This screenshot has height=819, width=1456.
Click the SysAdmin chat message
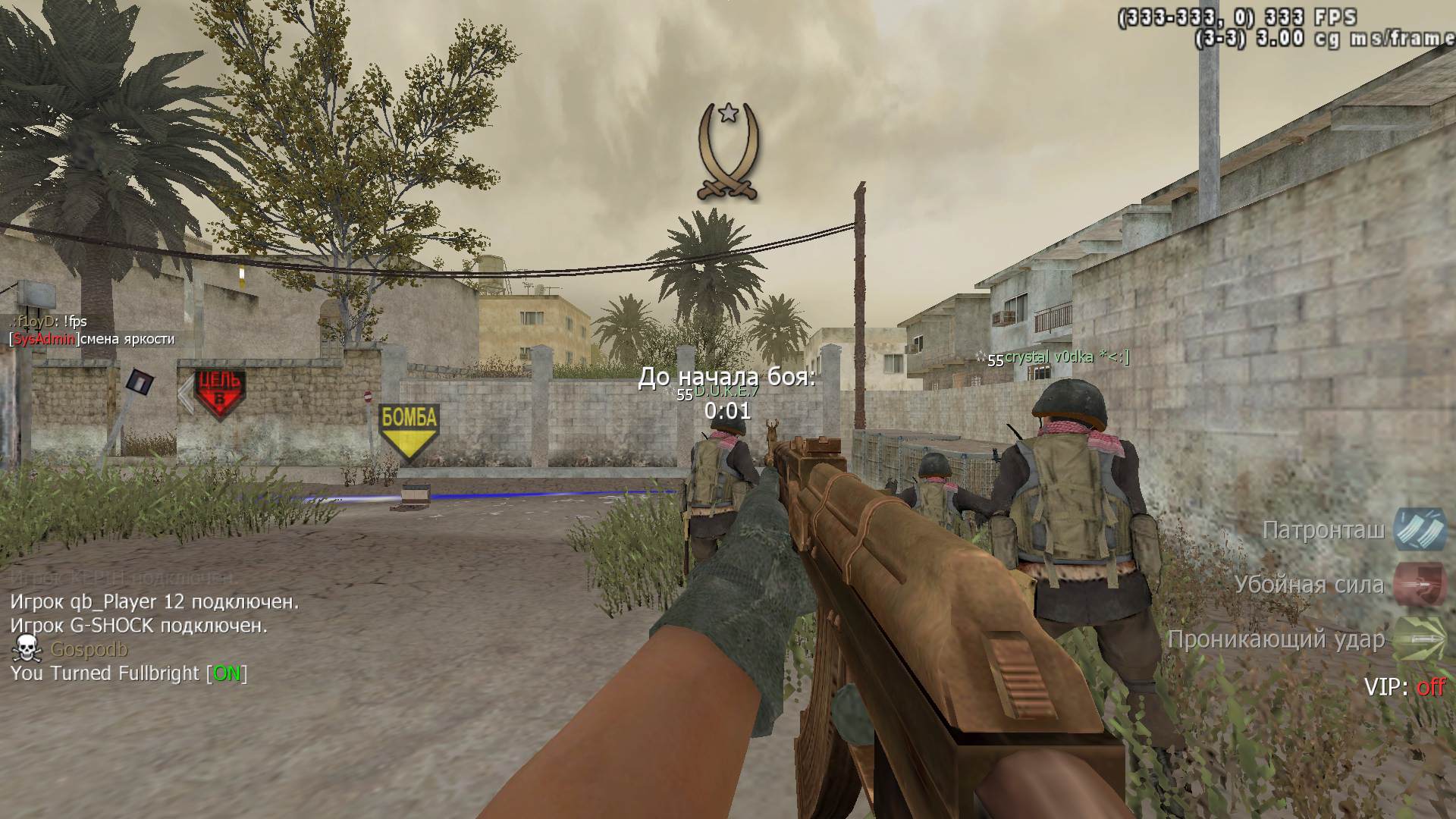pyautogui.click(x=92, y=339)
